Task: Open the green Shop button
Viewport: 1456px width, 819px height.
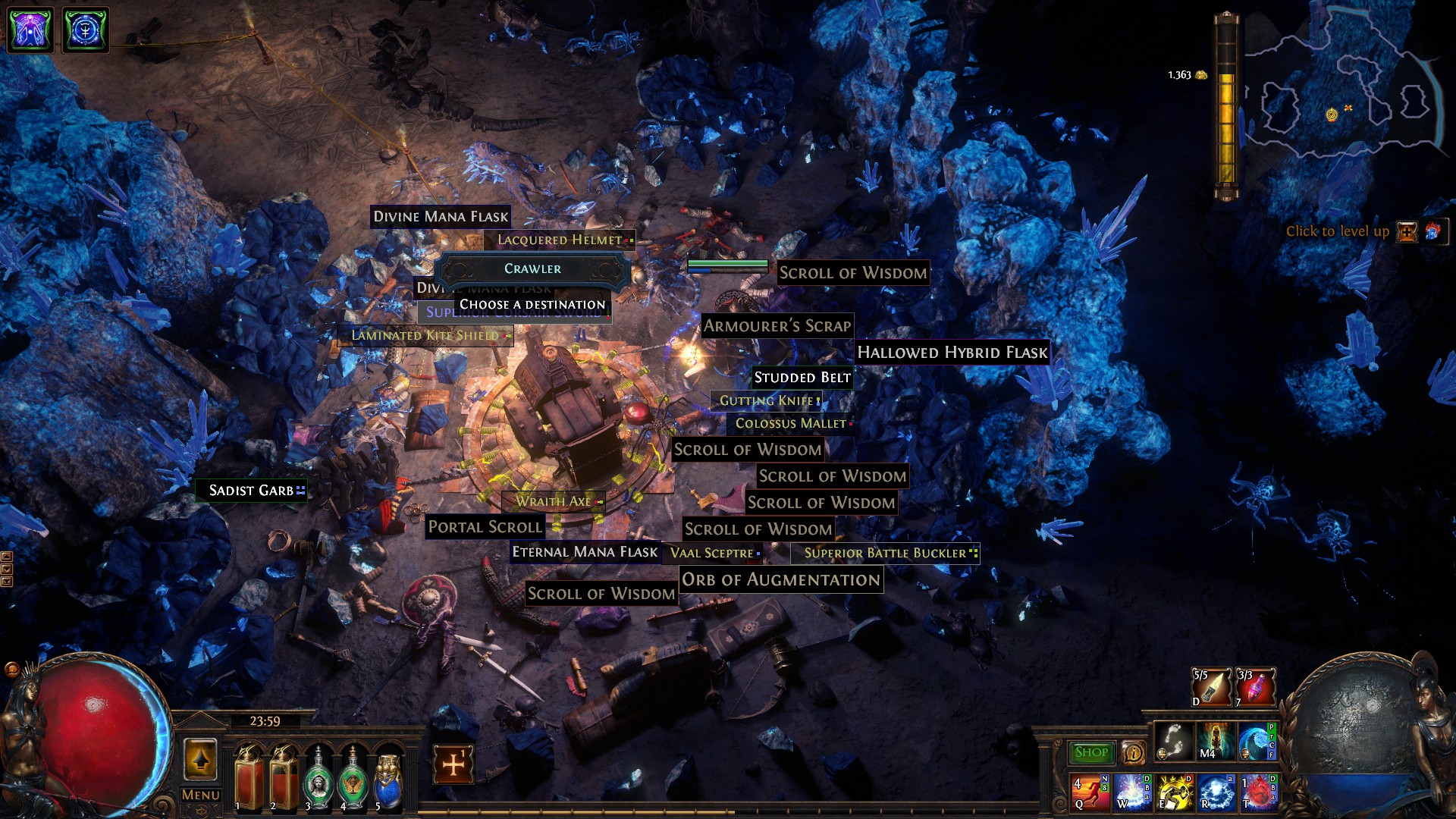Action: point(1090,752)
